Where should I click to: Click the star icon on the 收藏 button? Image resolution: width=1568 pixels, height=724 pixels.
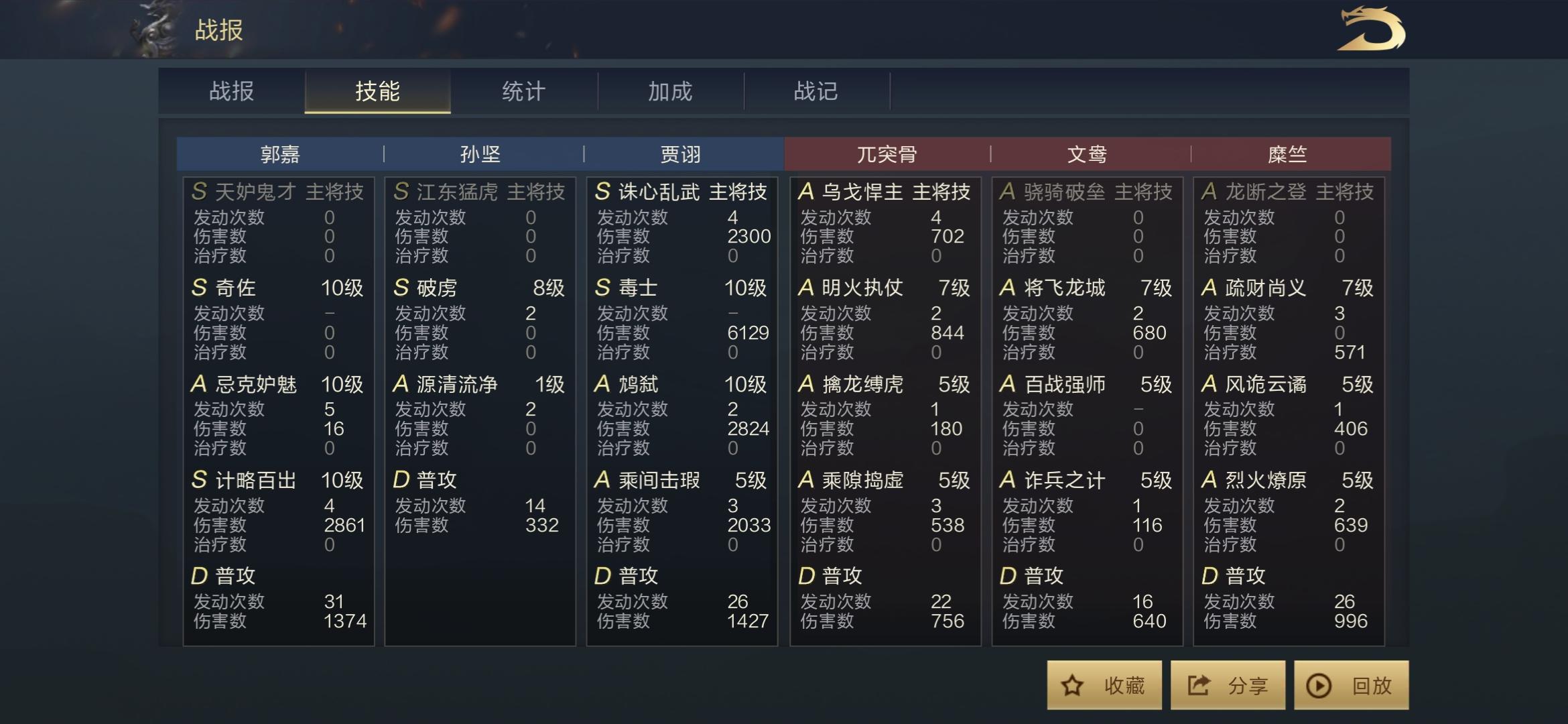(1073, 685)
